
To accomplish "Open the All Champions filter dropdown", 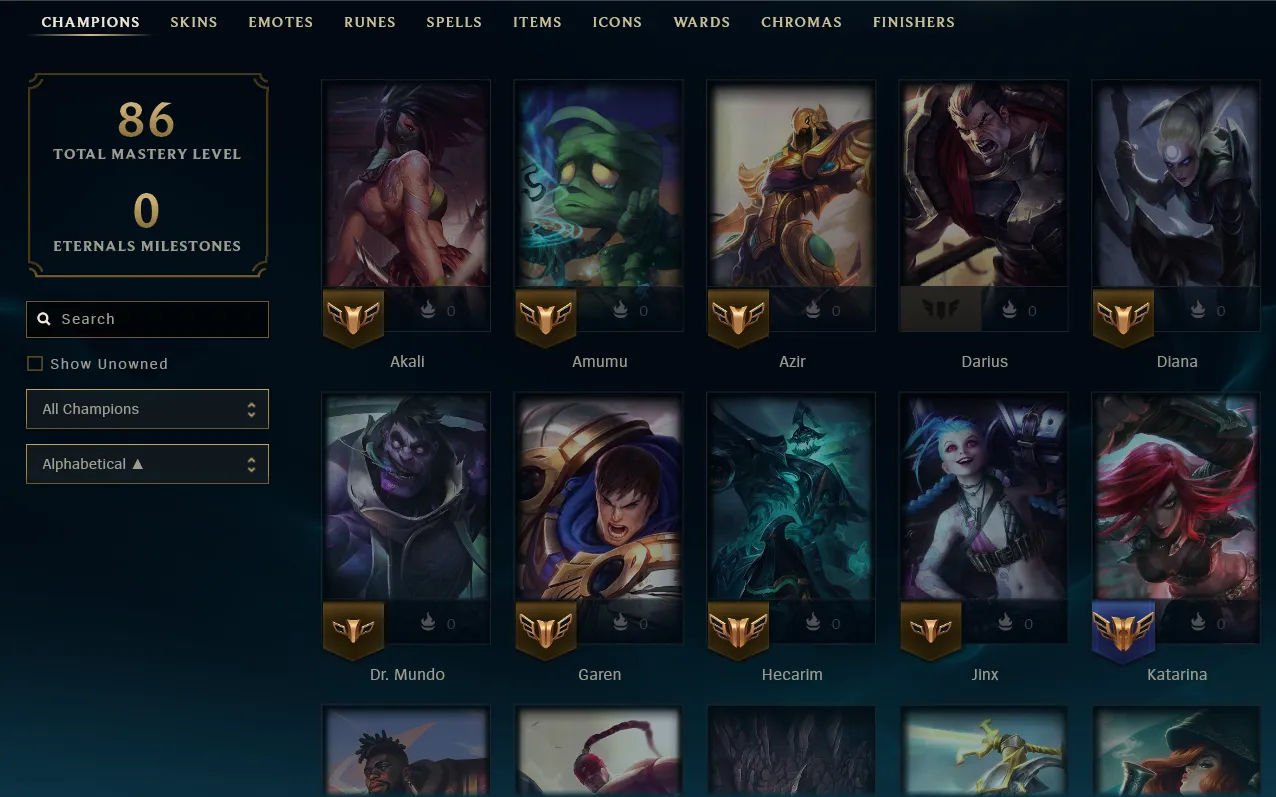I will pyautogui.click(x=147, y=409).
